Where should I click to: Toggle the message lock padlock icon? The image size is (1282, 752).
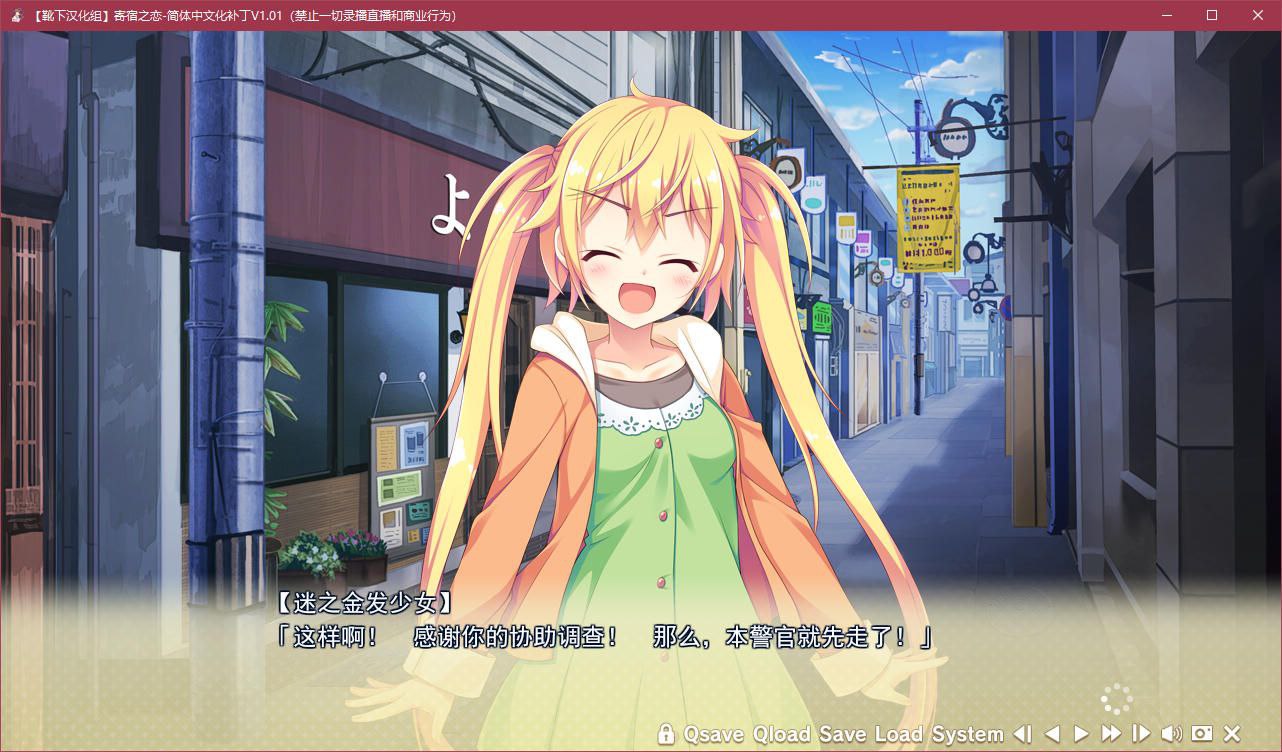(x=667, y=735)
